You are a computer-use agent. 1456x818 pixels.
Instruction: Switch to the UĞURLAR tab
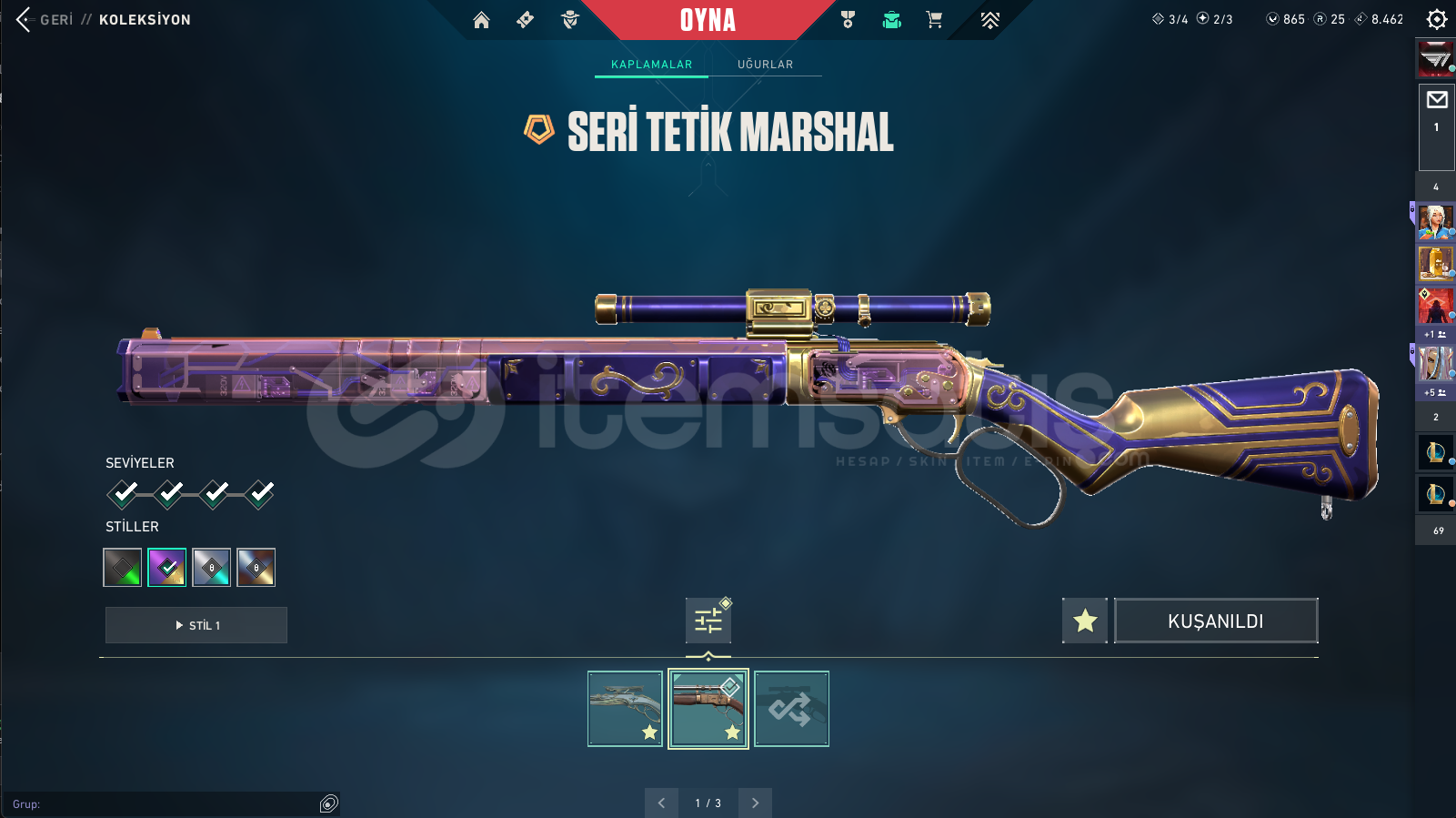765,65
